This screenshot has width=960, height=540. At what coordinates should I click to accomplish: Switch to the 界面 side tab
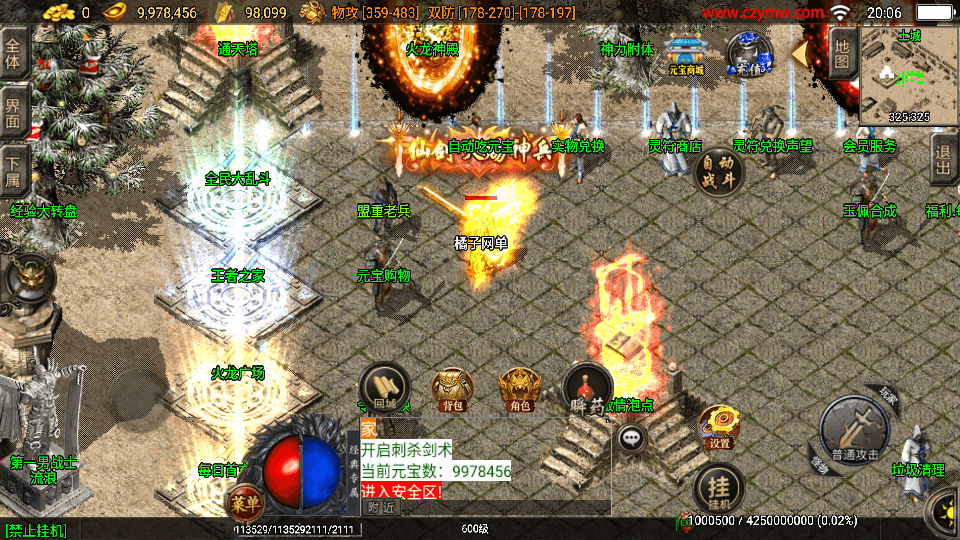[x=14, y=111]
